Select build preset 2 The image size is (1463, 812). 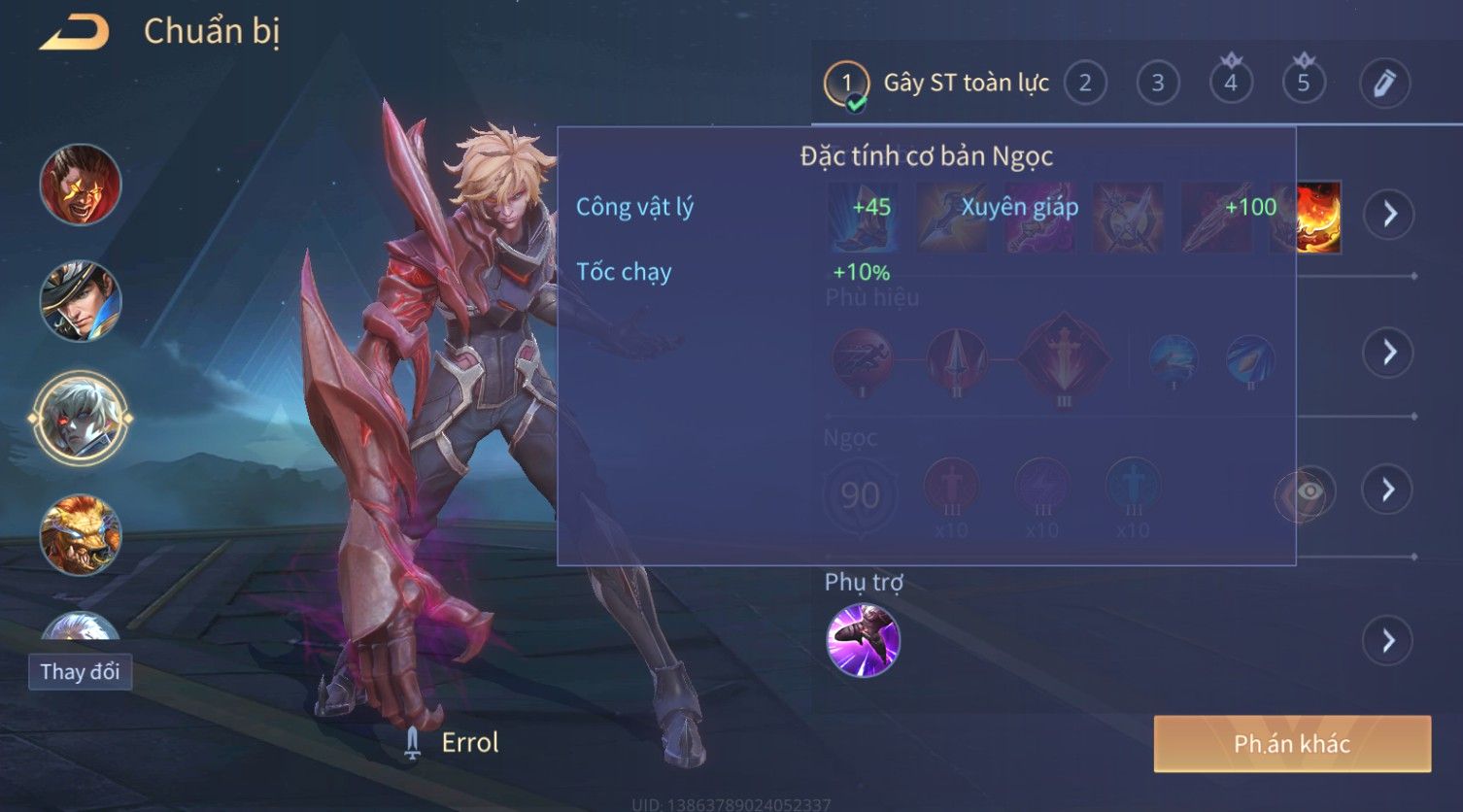1085,84
